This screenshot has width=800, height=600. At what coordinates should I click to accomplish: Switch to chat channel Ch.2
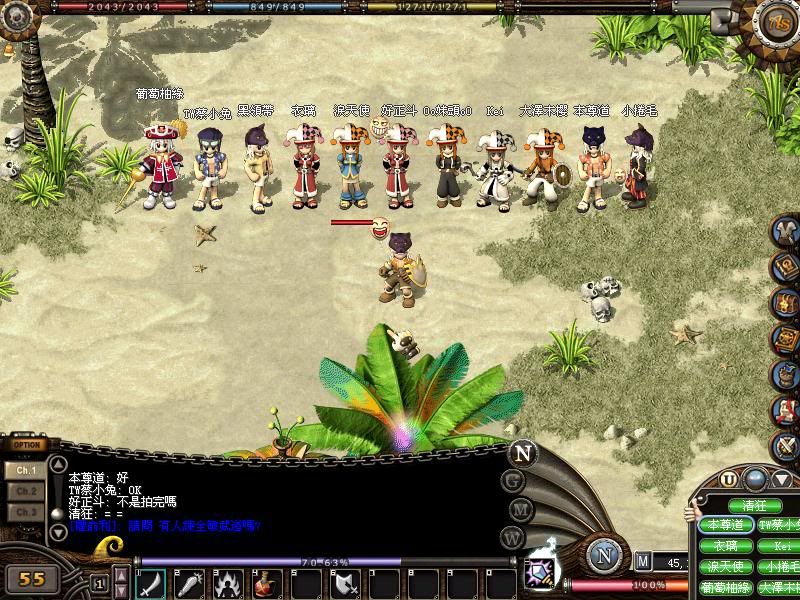click(27, 491)
